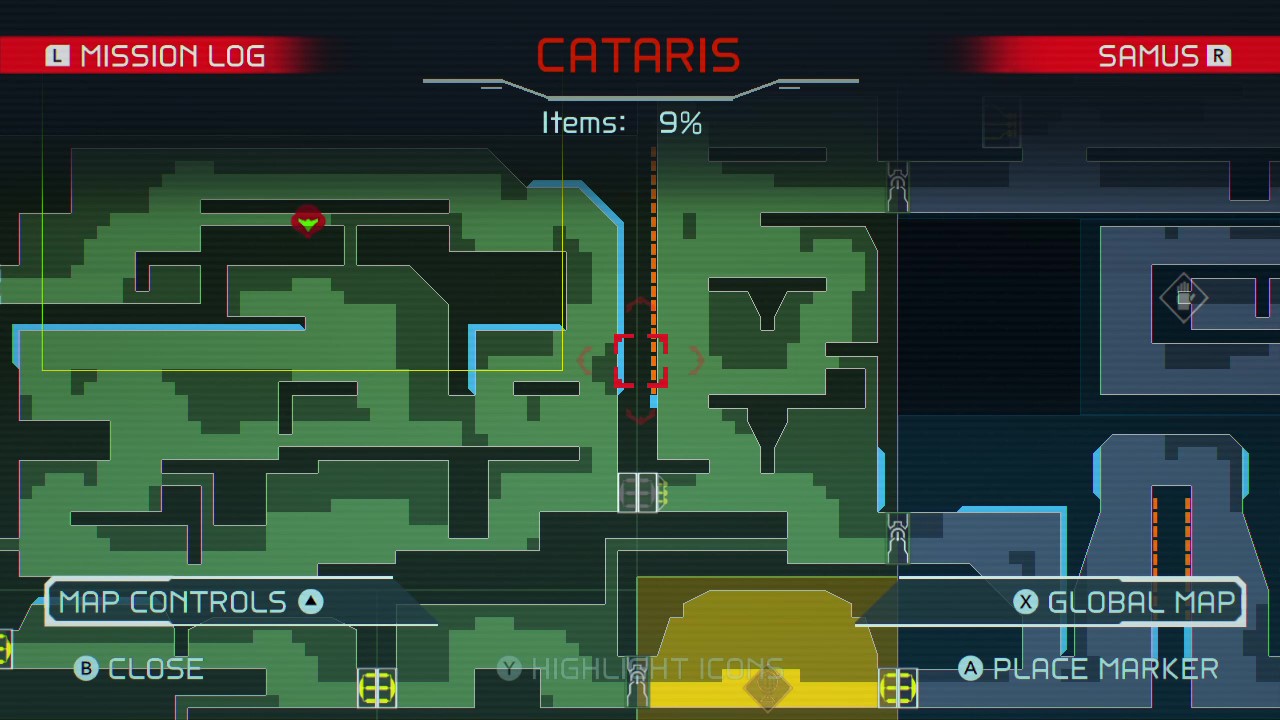
Task: Click the yellow teleportal icon bottom right
Action: coord(897,689)
